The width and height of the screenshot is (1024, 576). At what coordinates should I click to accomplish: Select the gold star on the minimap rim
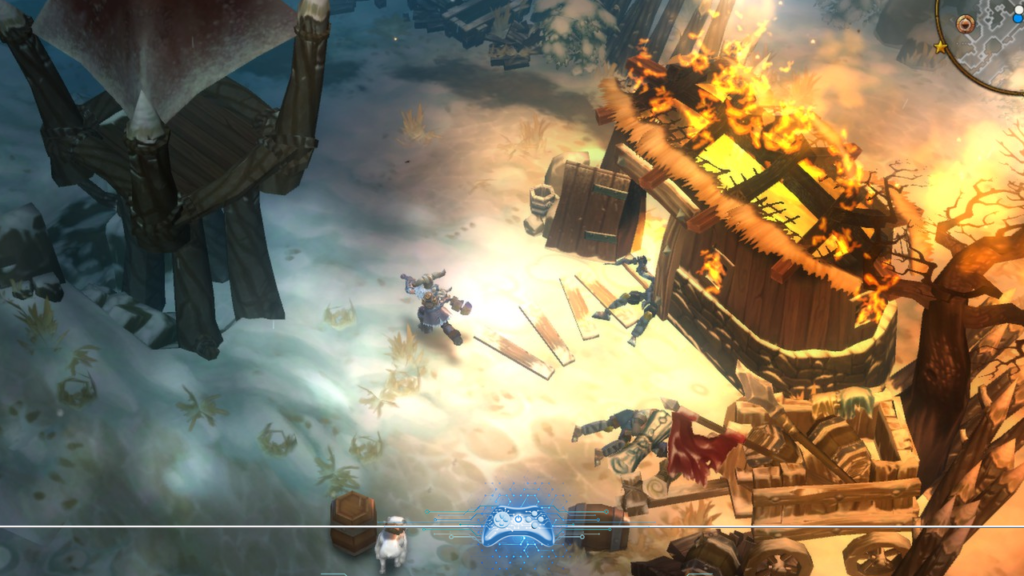point(940,47)
